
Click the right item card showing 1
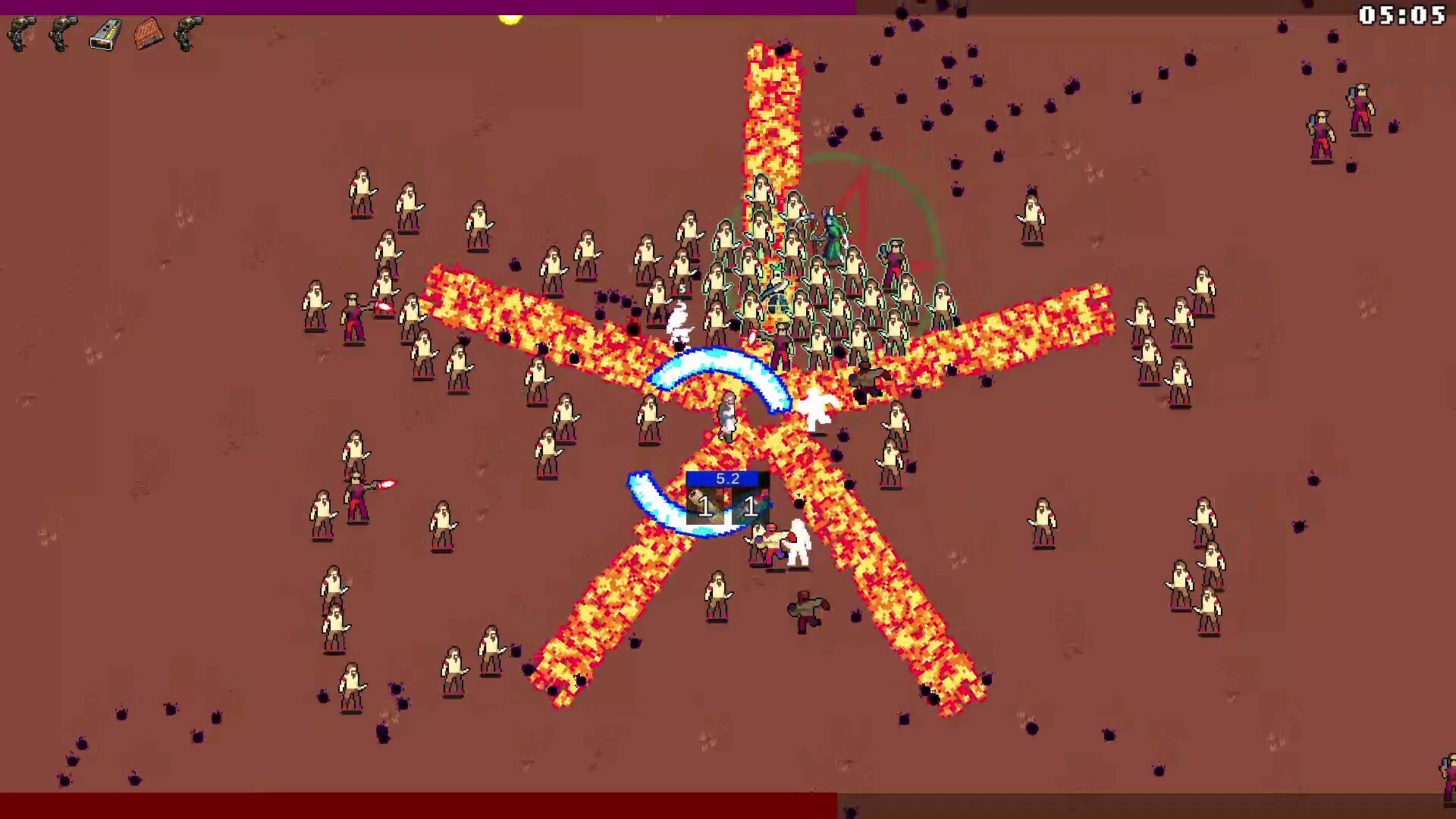click(749, 507)
